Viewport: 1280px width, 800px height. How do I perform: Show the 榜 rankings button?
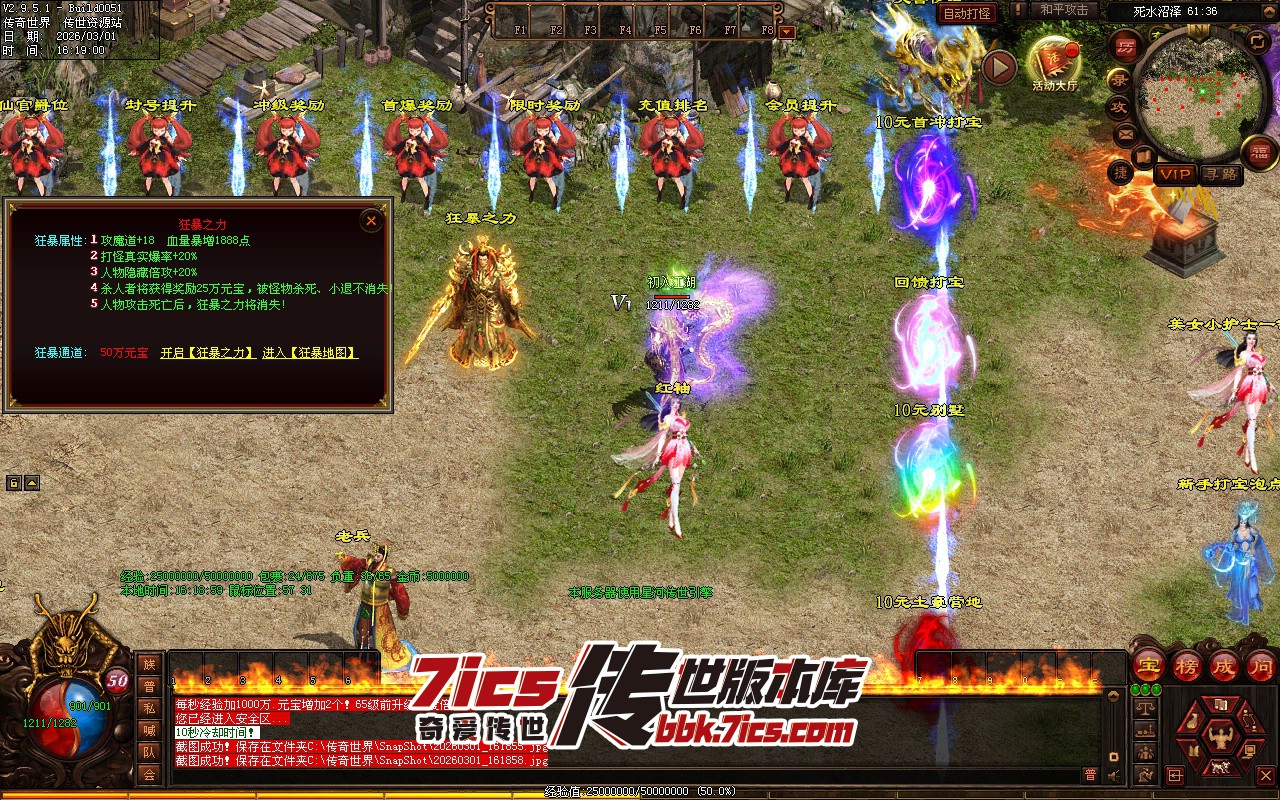1187,665
